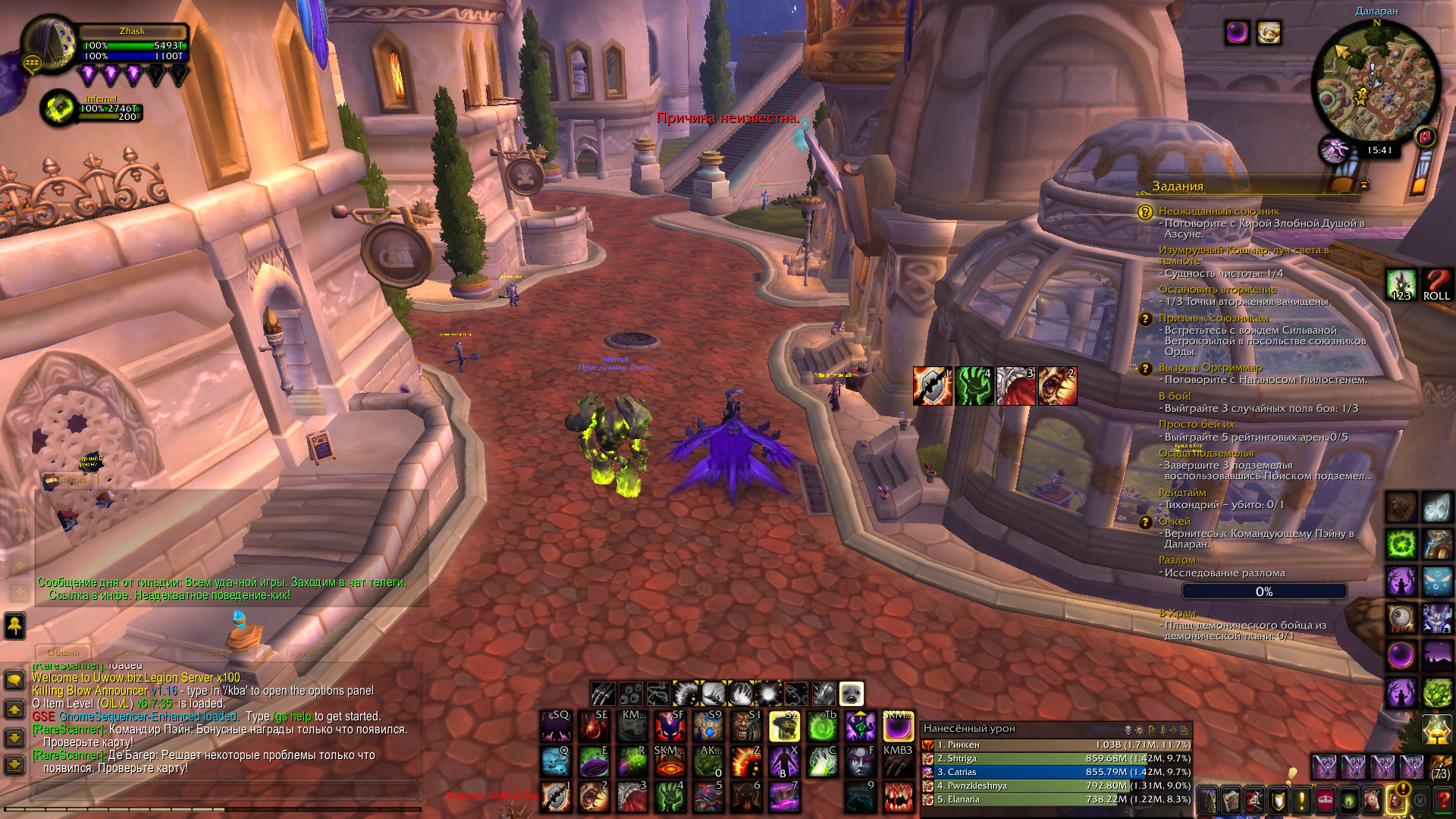
Task: Activate the purple orb ability on the action bar
Action: click(898, 727)
